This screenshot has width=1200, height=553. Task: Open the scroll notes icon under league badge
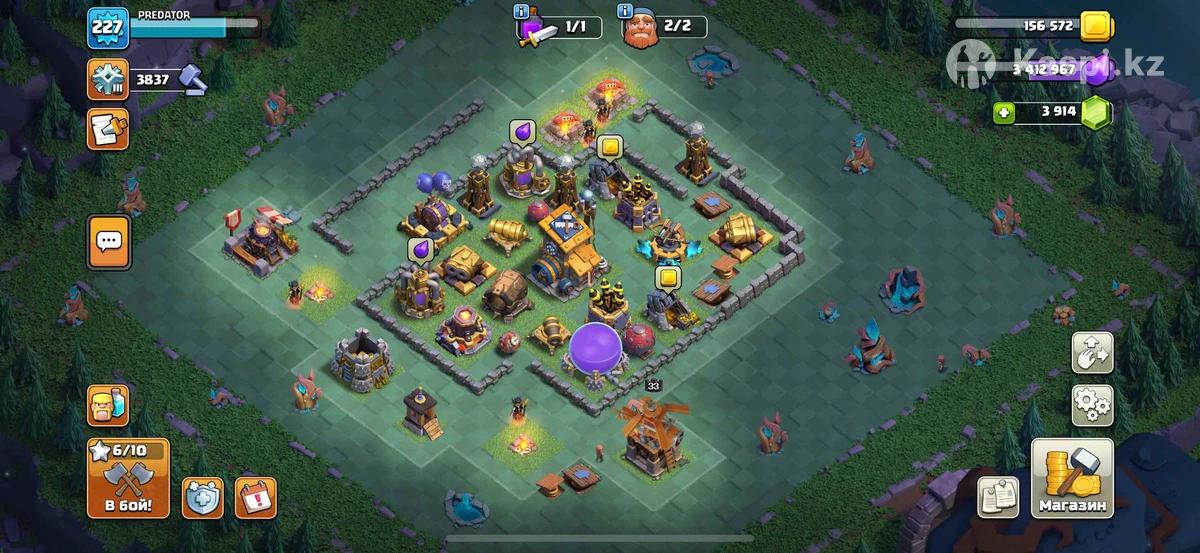click(x=107, y=128)
